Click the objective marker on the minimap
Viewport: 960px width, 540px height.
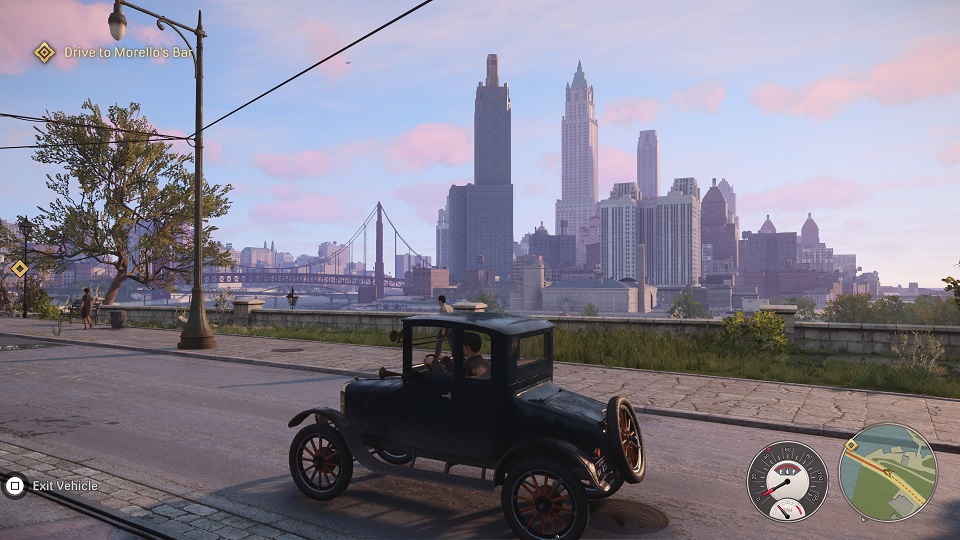(x=851, y=445)
